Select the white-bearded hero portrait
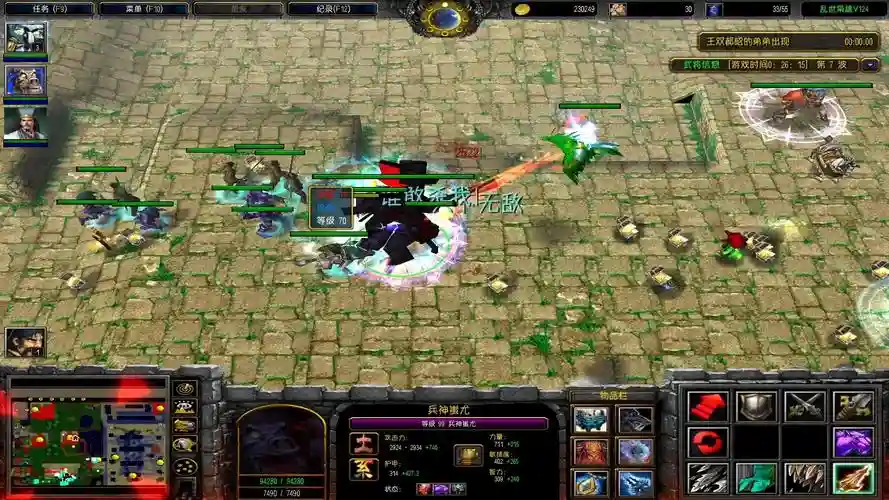889x500 pixels. [25, 122]
